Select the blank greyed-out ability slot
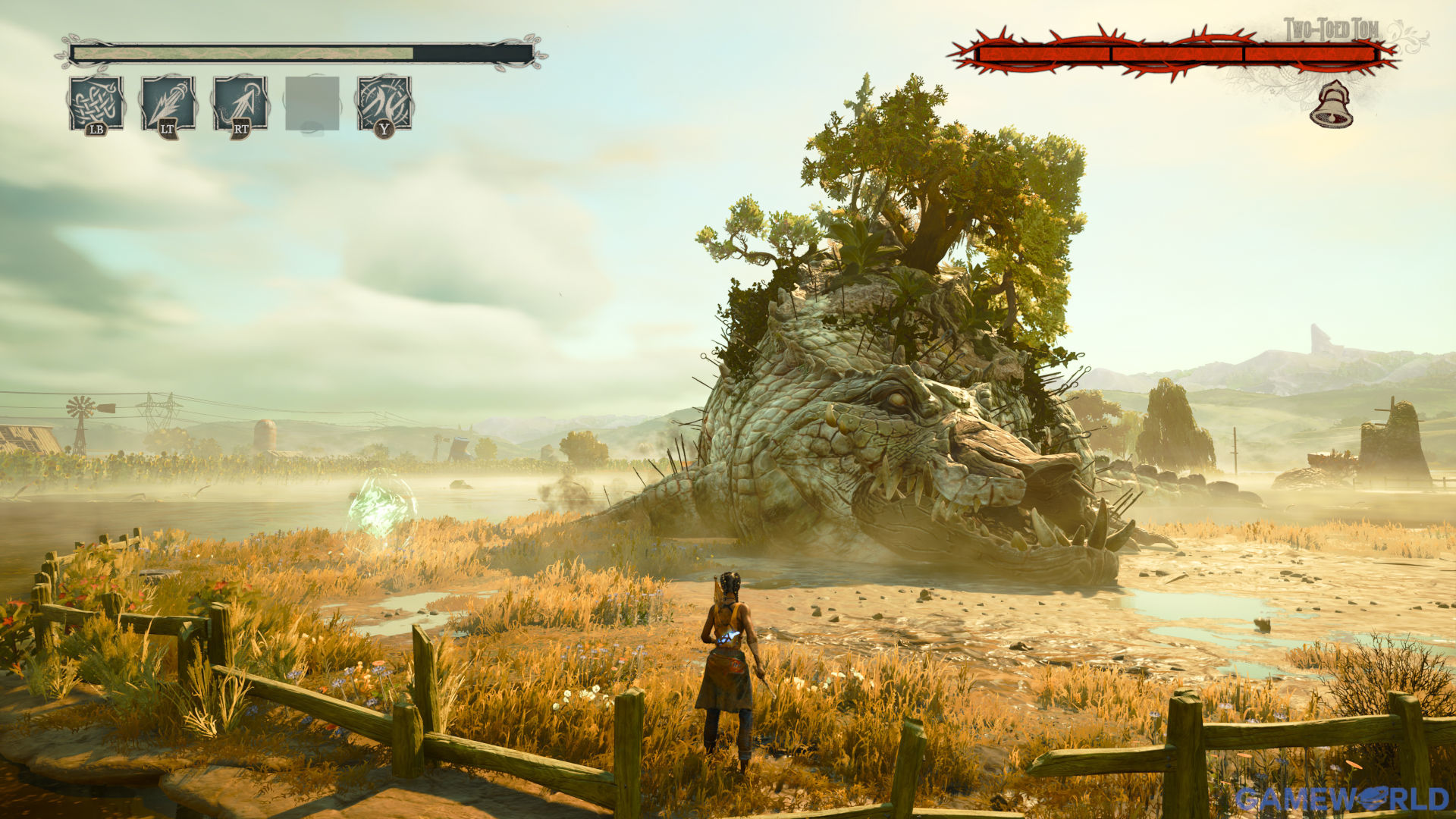 (312, 102)
